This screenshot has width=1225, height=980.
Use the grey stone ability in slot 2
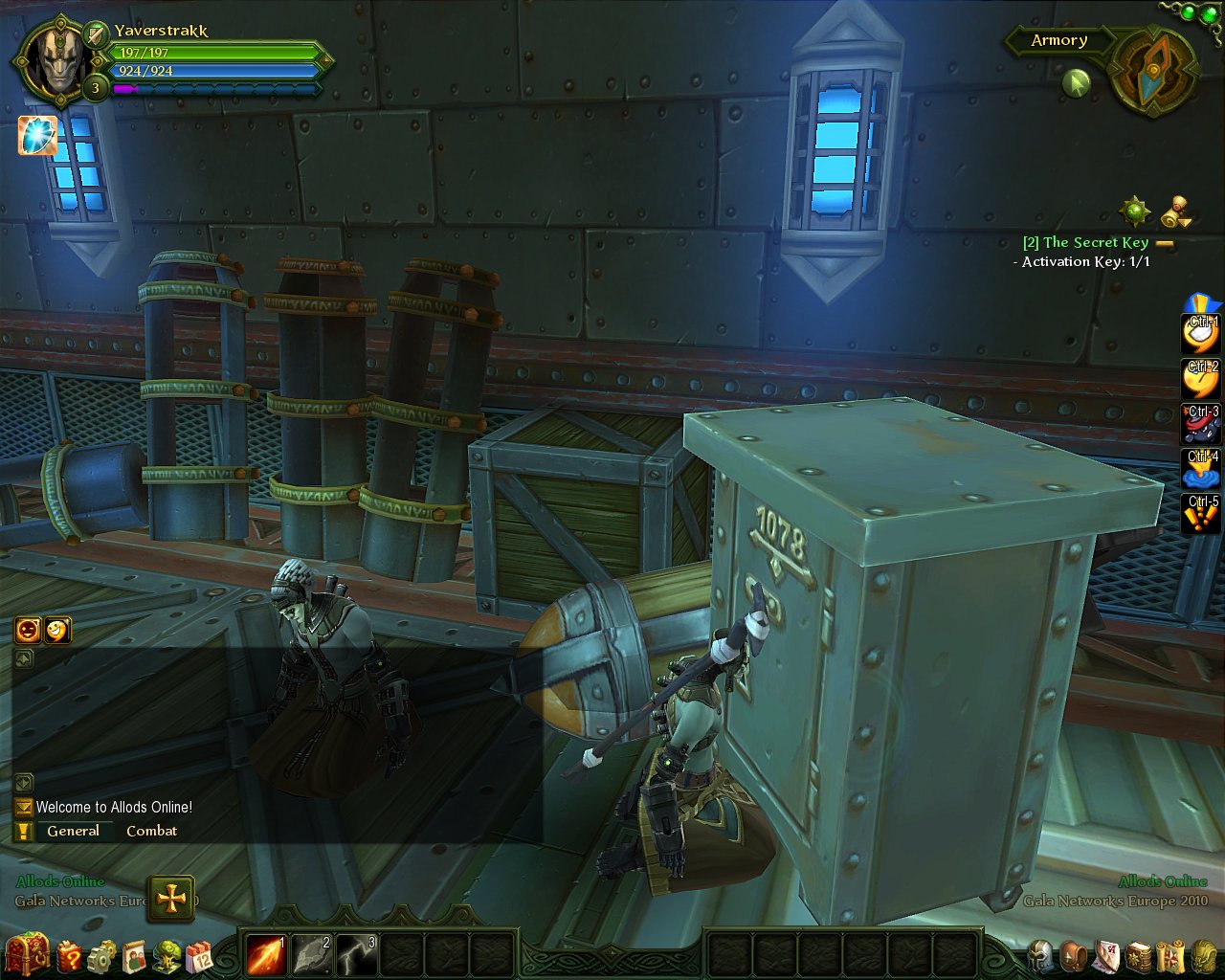tap(311, 956)
